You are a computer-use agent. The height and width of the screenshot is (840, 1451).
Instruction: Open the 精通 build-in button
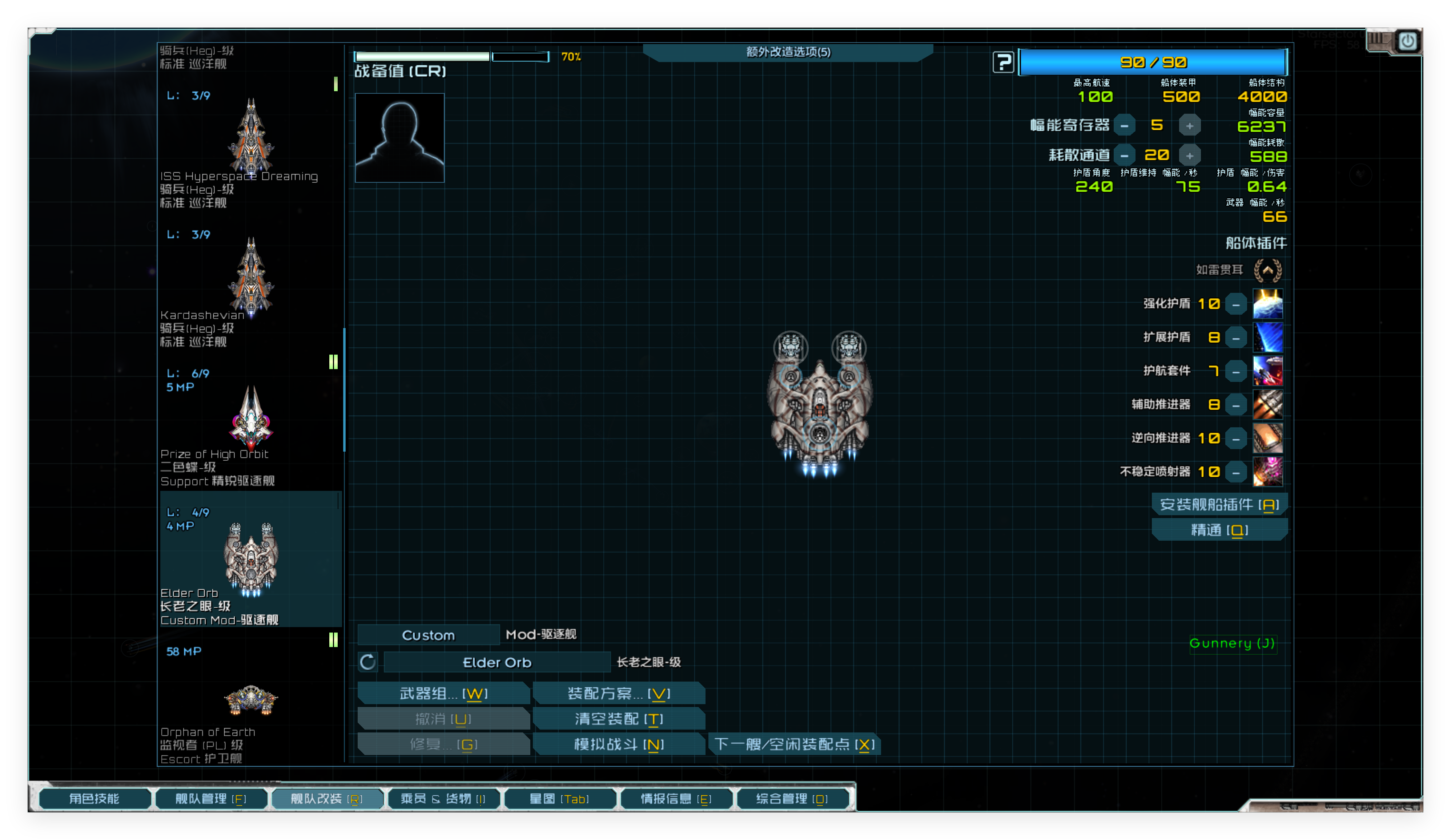tap(1219, 530)
